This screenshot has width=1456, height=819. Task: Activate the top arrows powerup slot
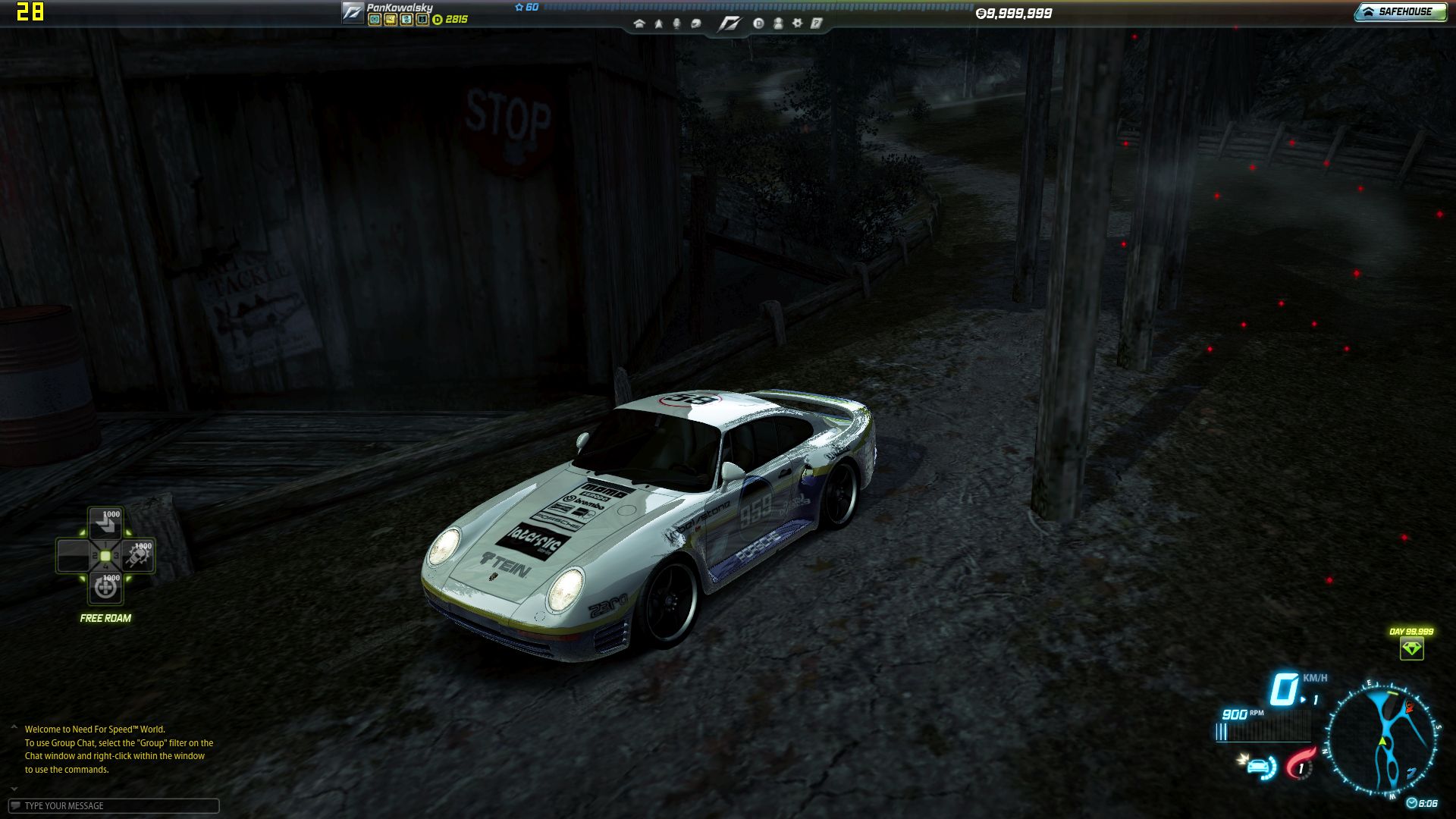pyautogui.click(x=105, y=522)
